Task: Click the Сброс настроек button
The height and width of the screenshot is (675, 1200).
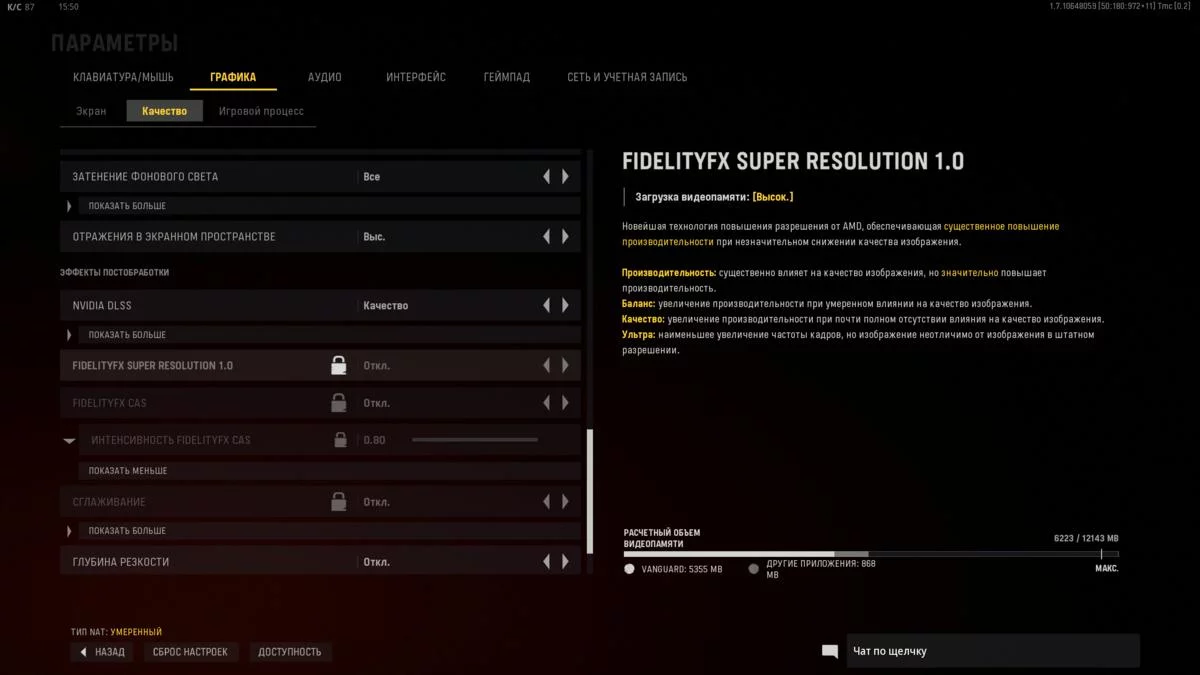Action: click(x=190, y=652)
